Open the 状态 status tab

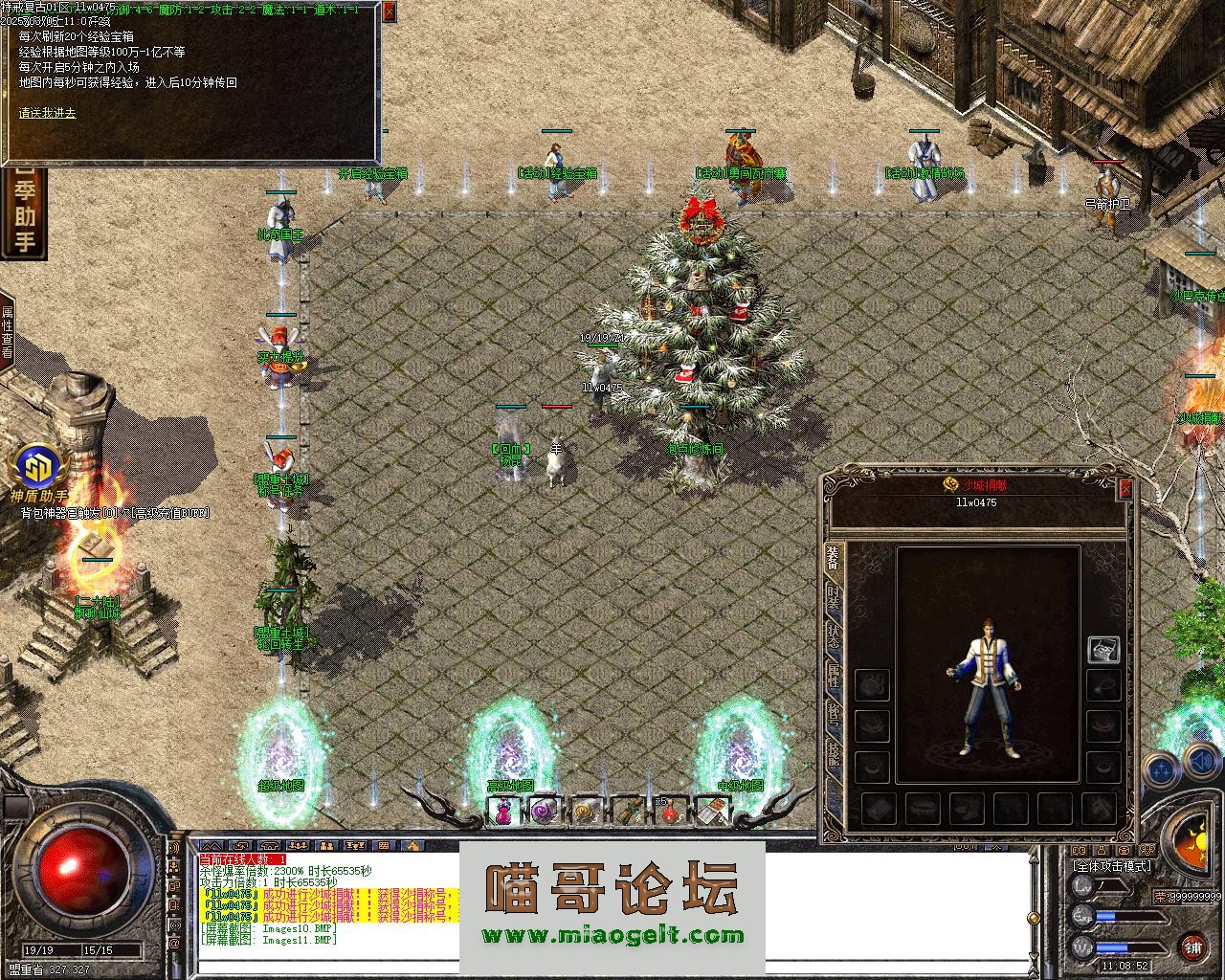click(834, 636)
